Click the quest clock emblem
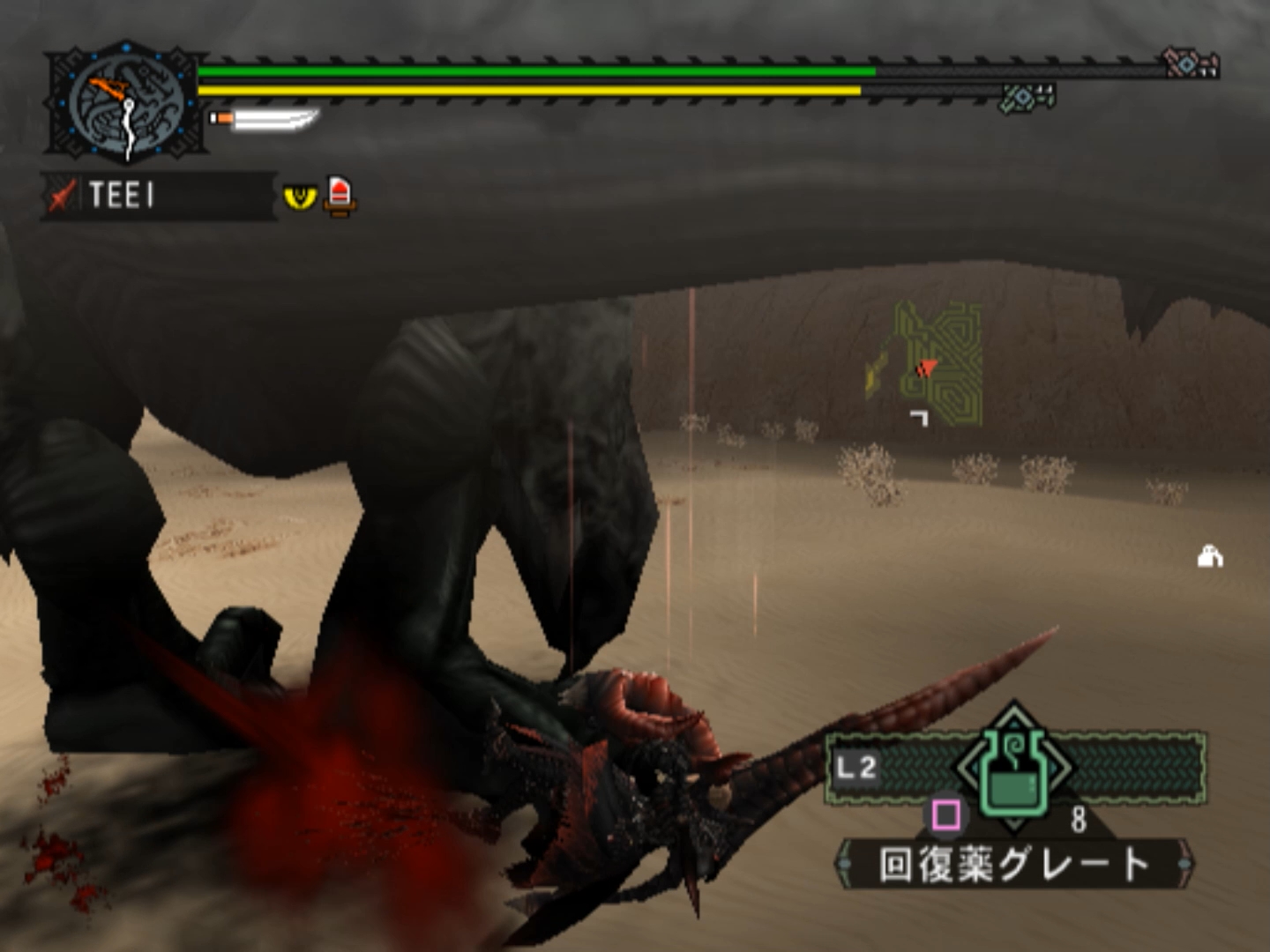The image size is (1270, 952). tap(125, 104)
